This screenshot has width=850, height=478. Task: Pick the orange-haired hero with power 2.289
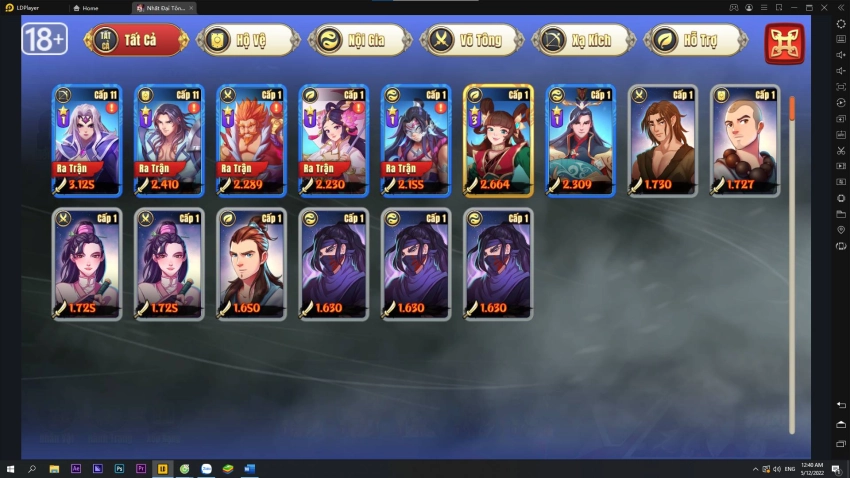point(251,140)
